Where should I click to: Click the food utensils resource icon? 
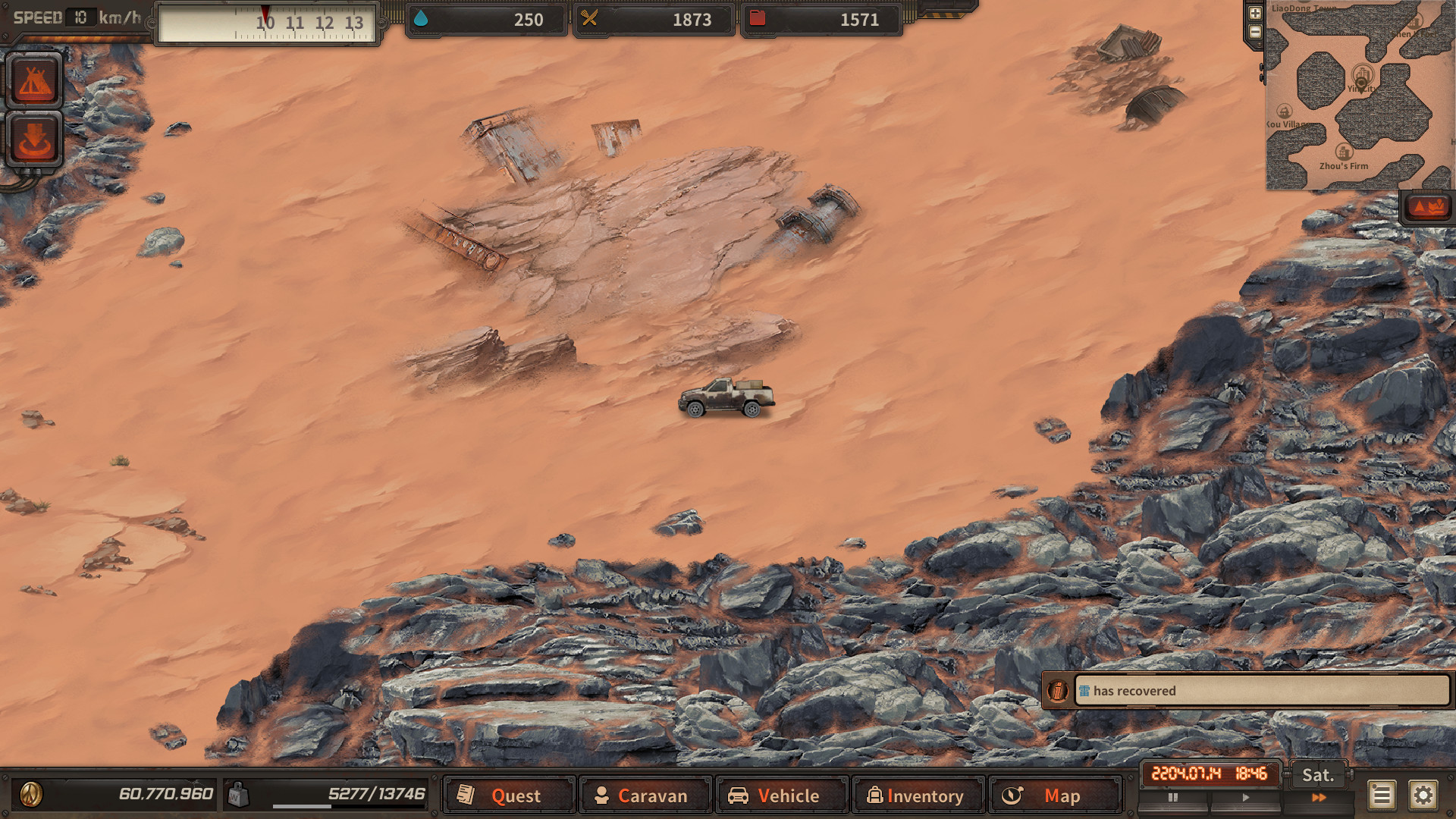(590, 20)
